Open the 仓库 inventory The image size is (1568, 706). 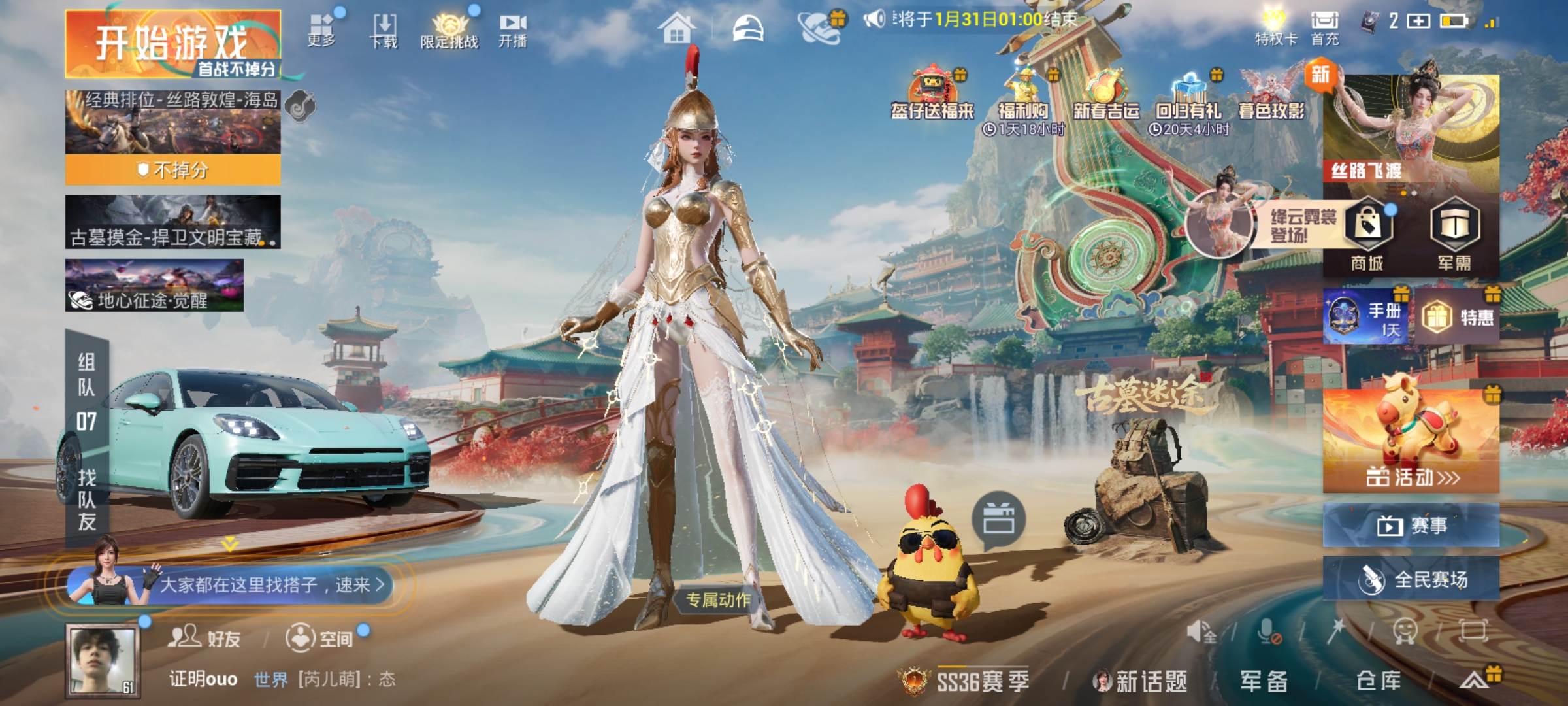click(1379, 681)
